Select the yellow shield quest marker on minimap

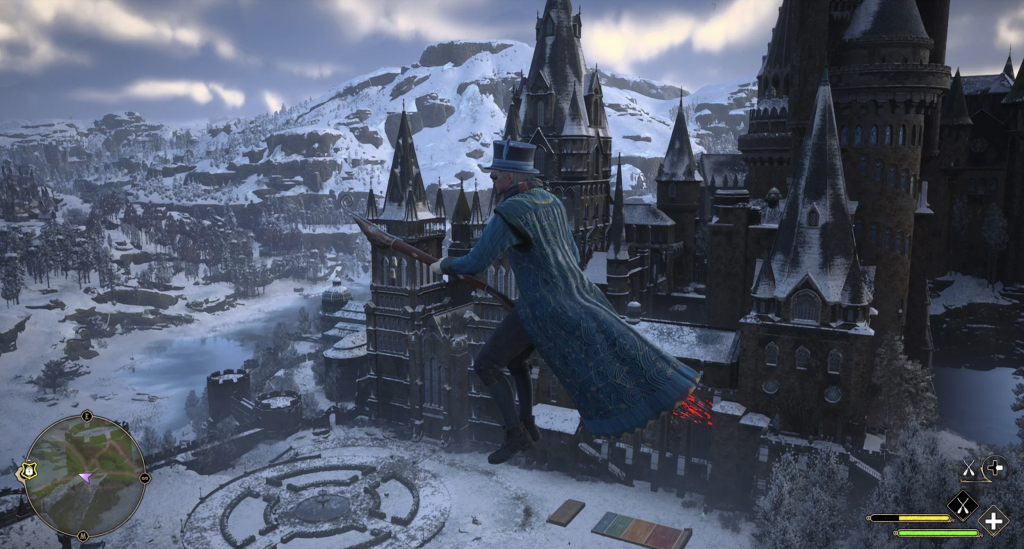[x=27, y=468]
